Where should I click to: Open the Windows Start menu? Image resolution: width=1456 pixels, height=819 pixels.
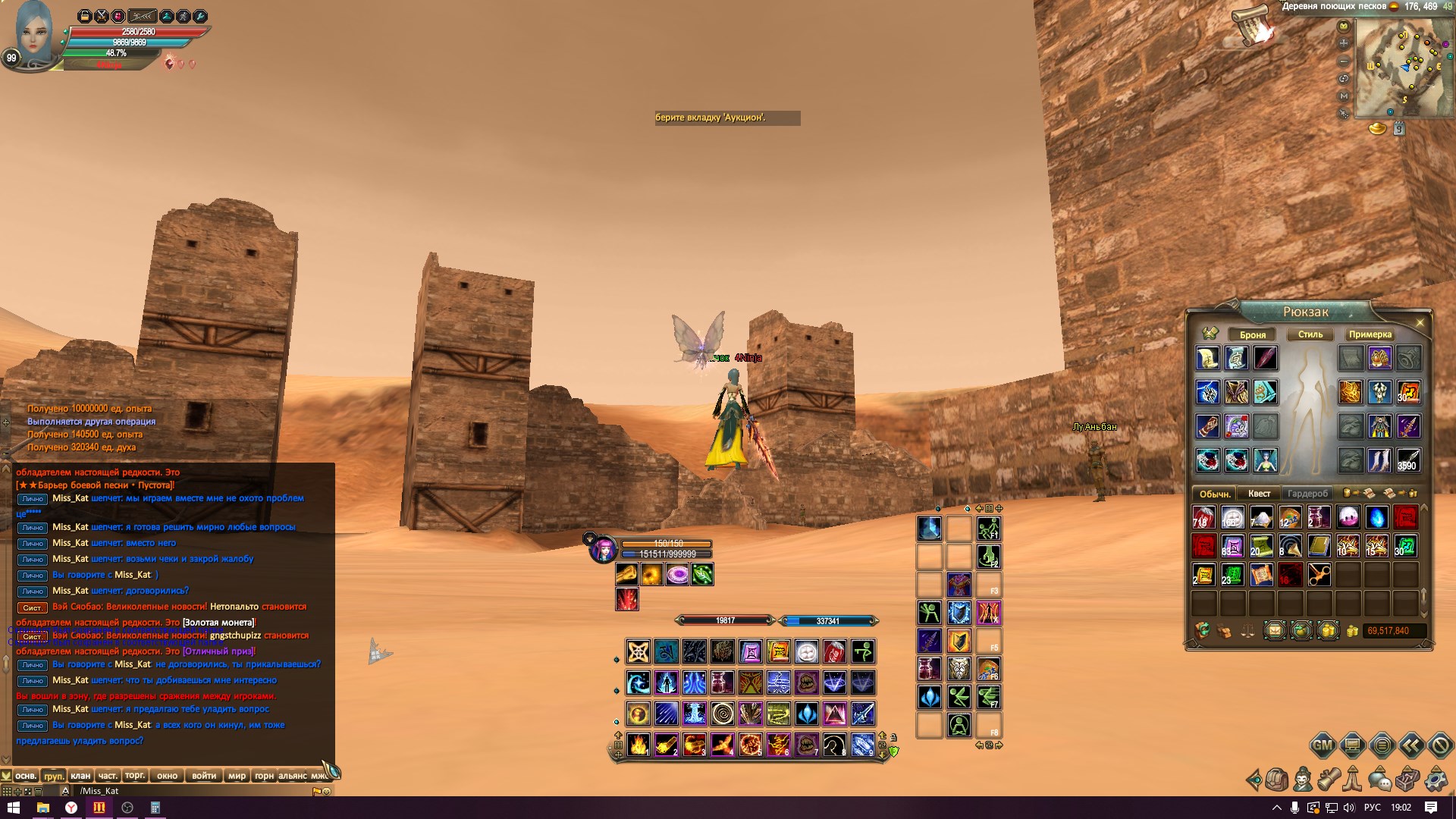click(x=13, y=808)
